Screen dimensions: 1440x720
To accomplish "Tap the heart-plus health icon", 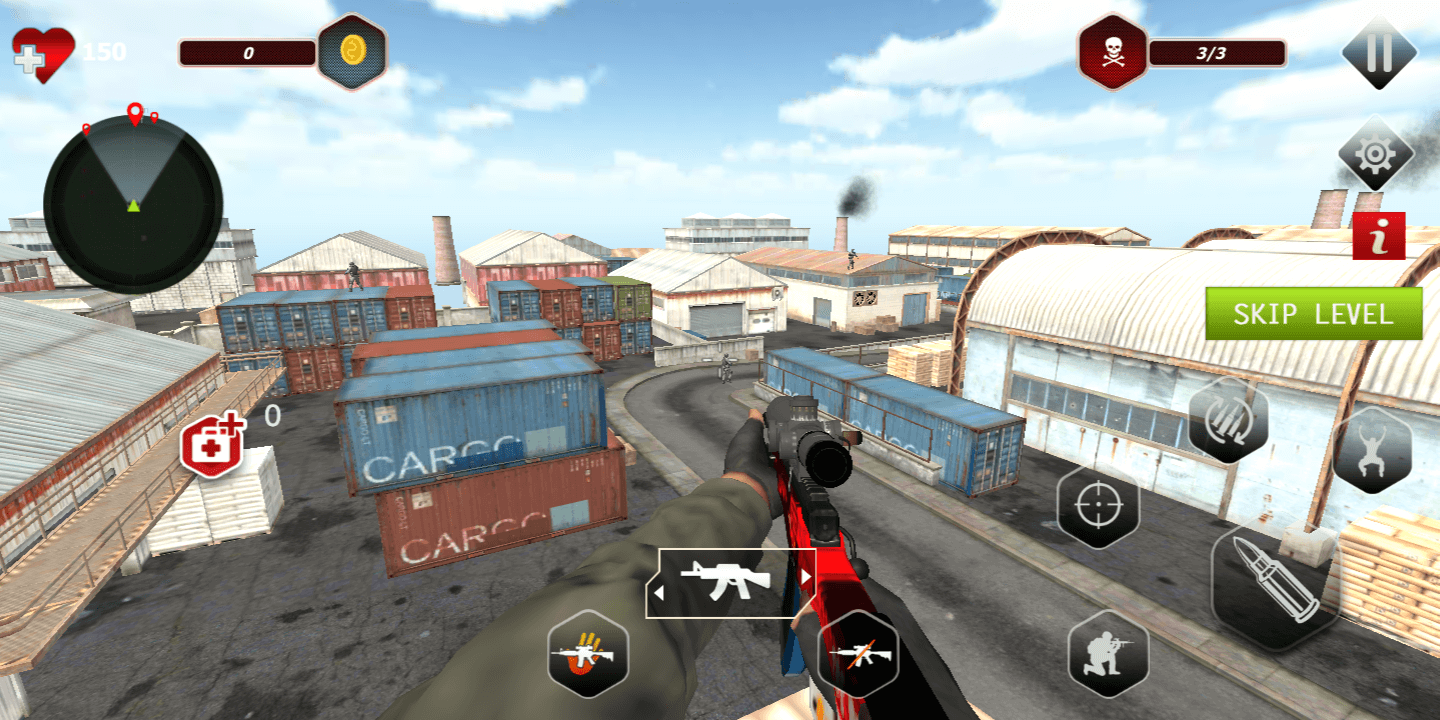I will 42,53.
